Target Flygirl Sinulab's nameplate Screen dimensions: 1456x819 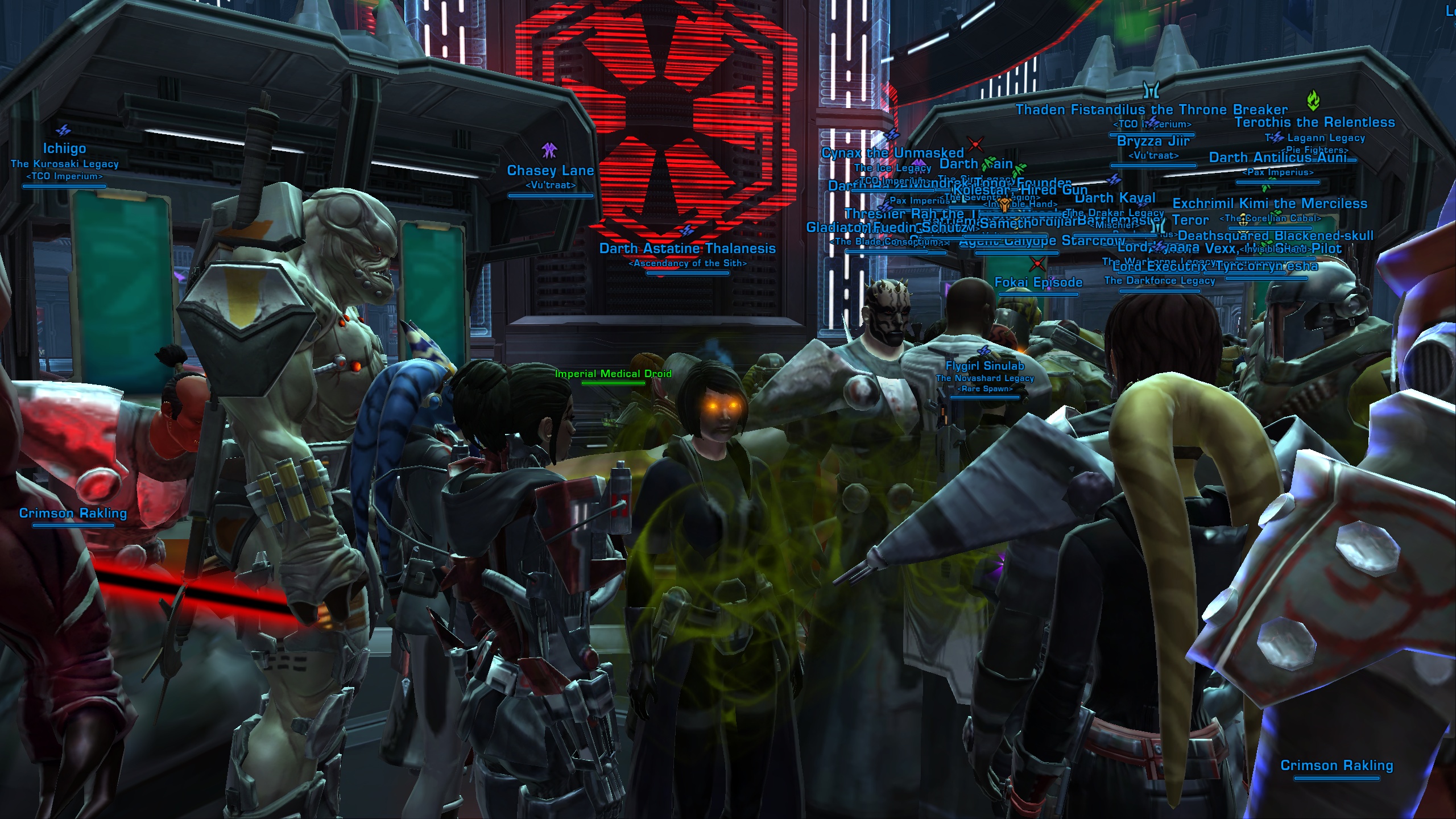(x=985, y=366)
